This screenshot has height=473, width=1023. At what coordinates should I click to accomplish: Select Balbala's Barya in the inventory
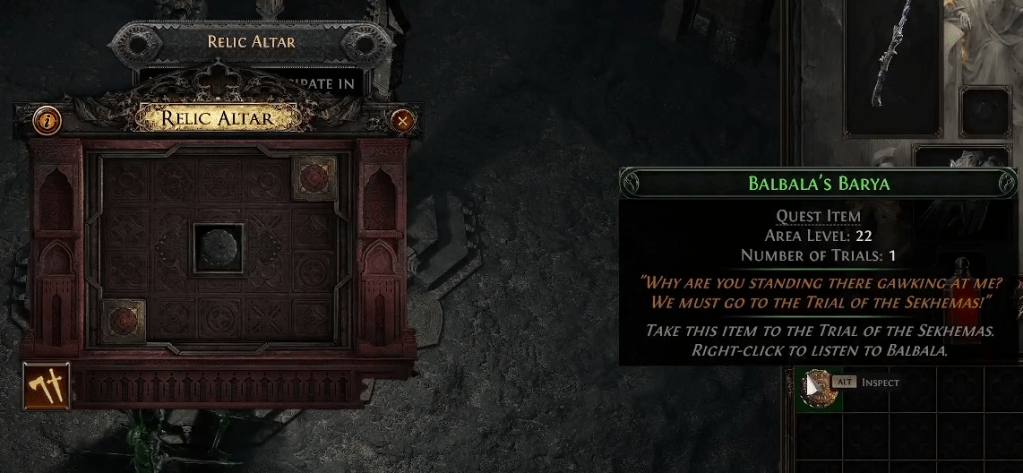pos(820,389)
